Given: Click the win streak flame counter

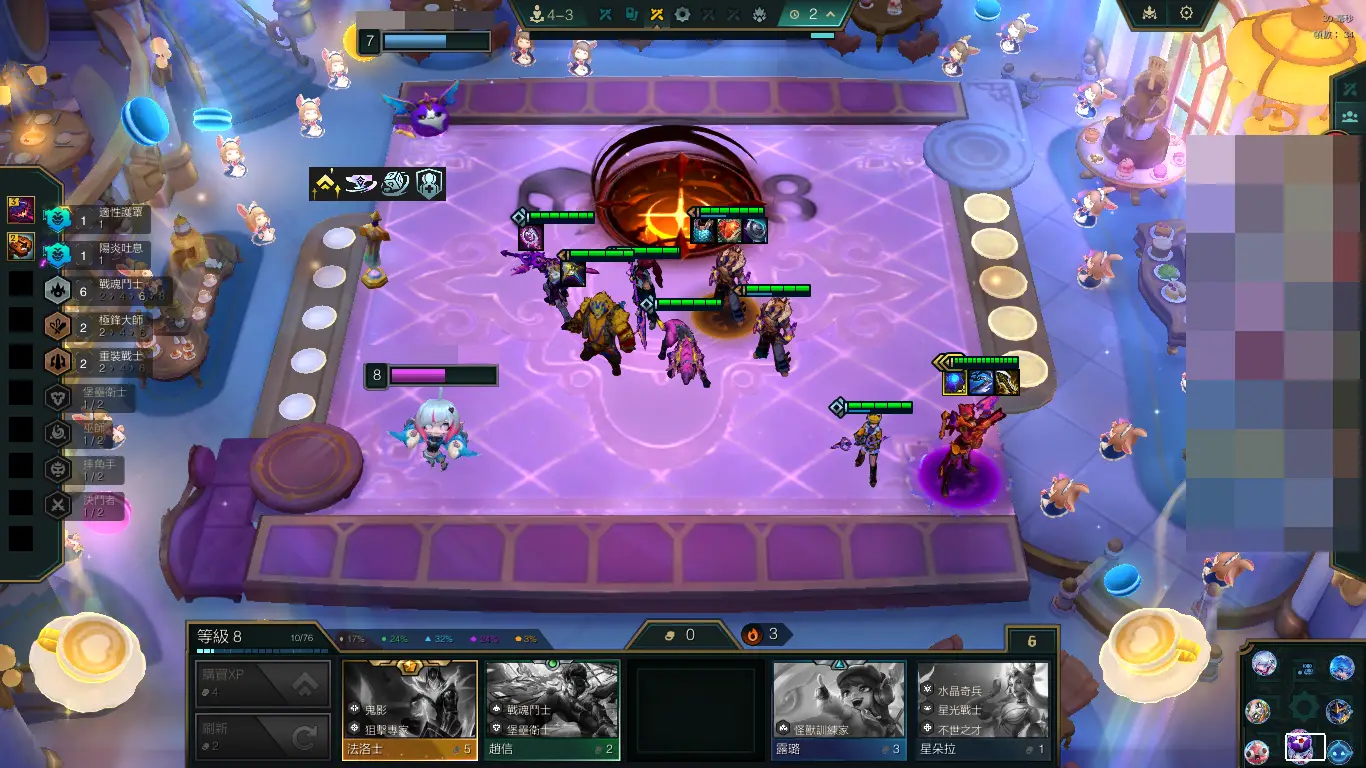Looking at the screenshot, I should [x=764, y=634].
